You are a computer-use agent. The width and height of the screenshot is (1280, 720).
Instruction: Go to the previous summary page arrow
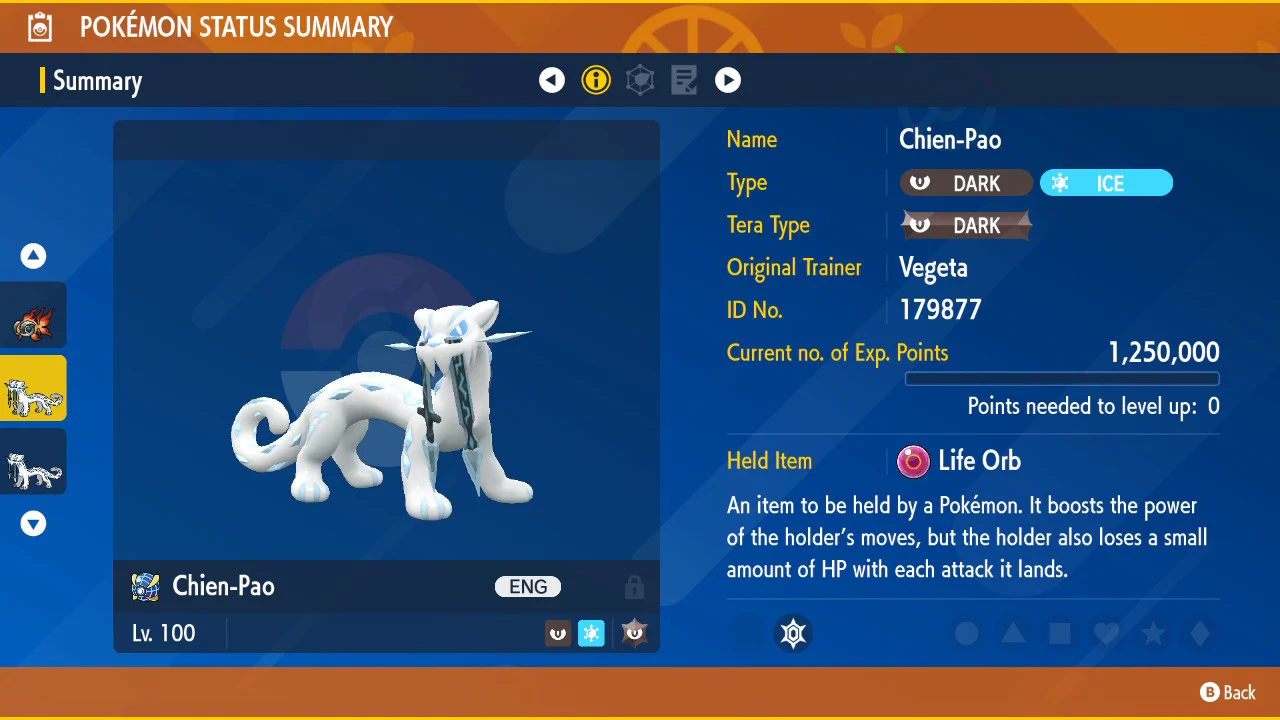click(x=552, y=80)
